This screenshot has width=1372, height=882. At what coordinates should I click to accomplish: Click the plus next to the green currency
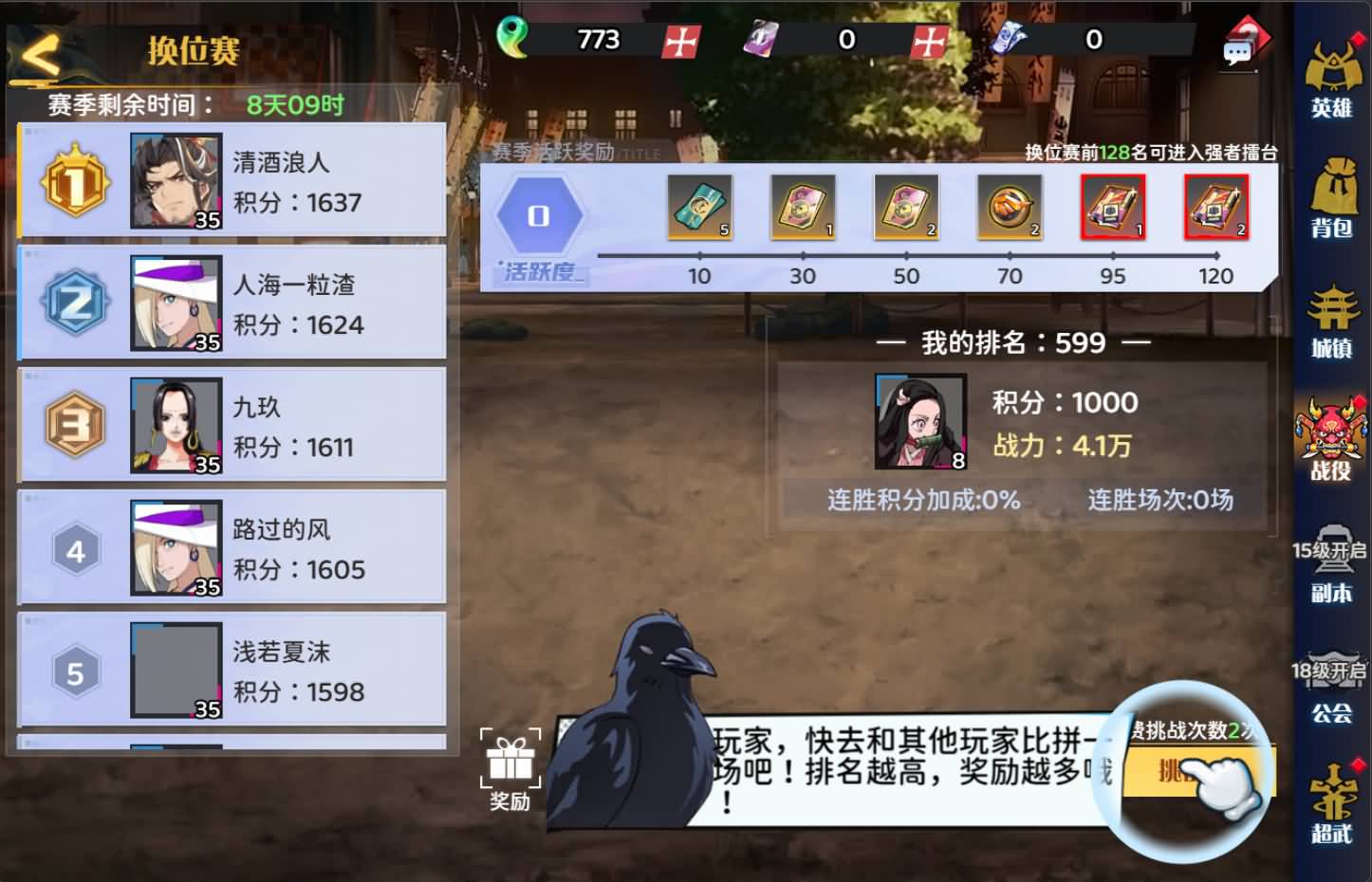(x=679, y=41)
